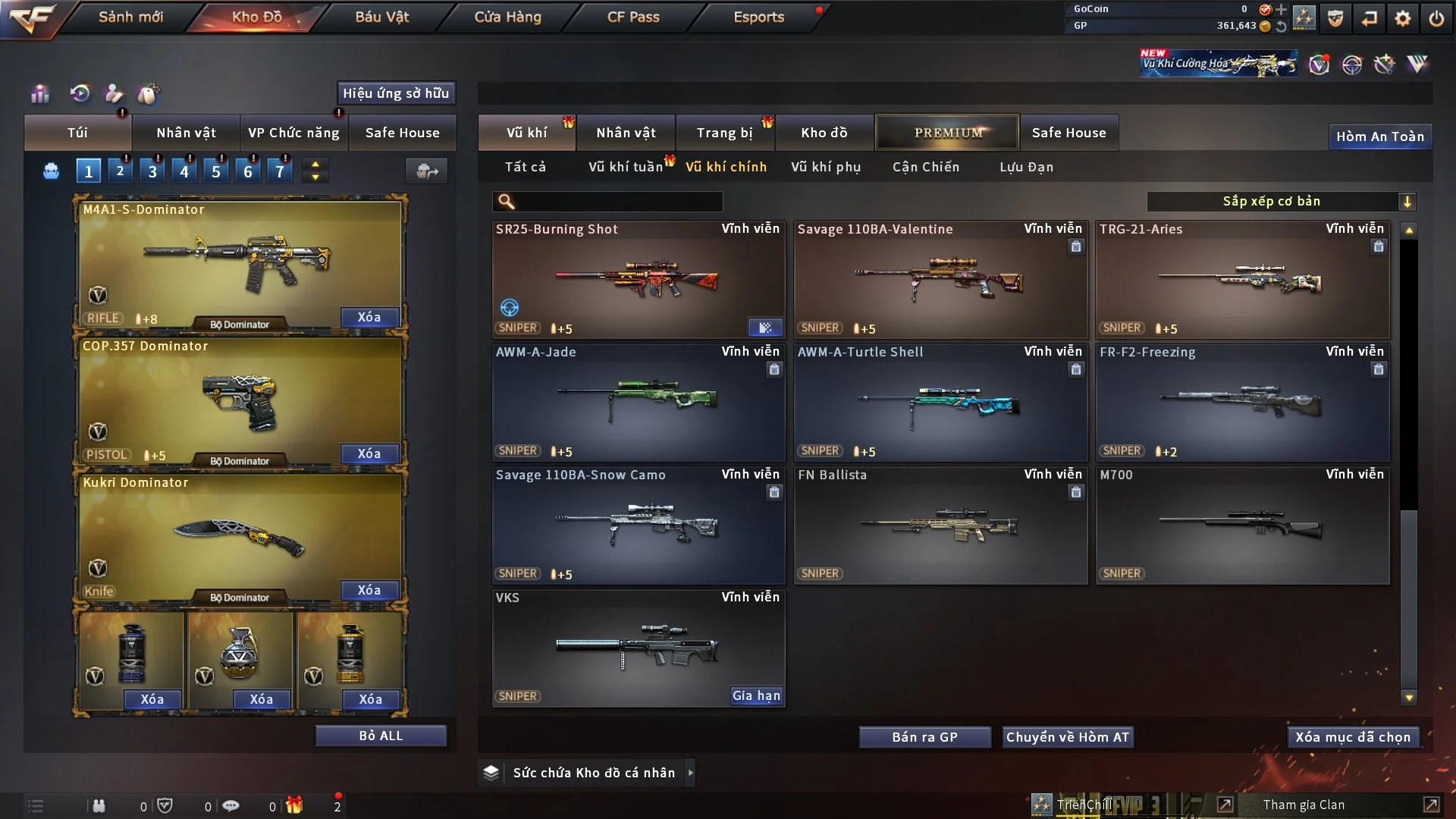Viewport: 1456px width, 819px height.
Task: Focus the weapon search field
Action: point(618,201)
